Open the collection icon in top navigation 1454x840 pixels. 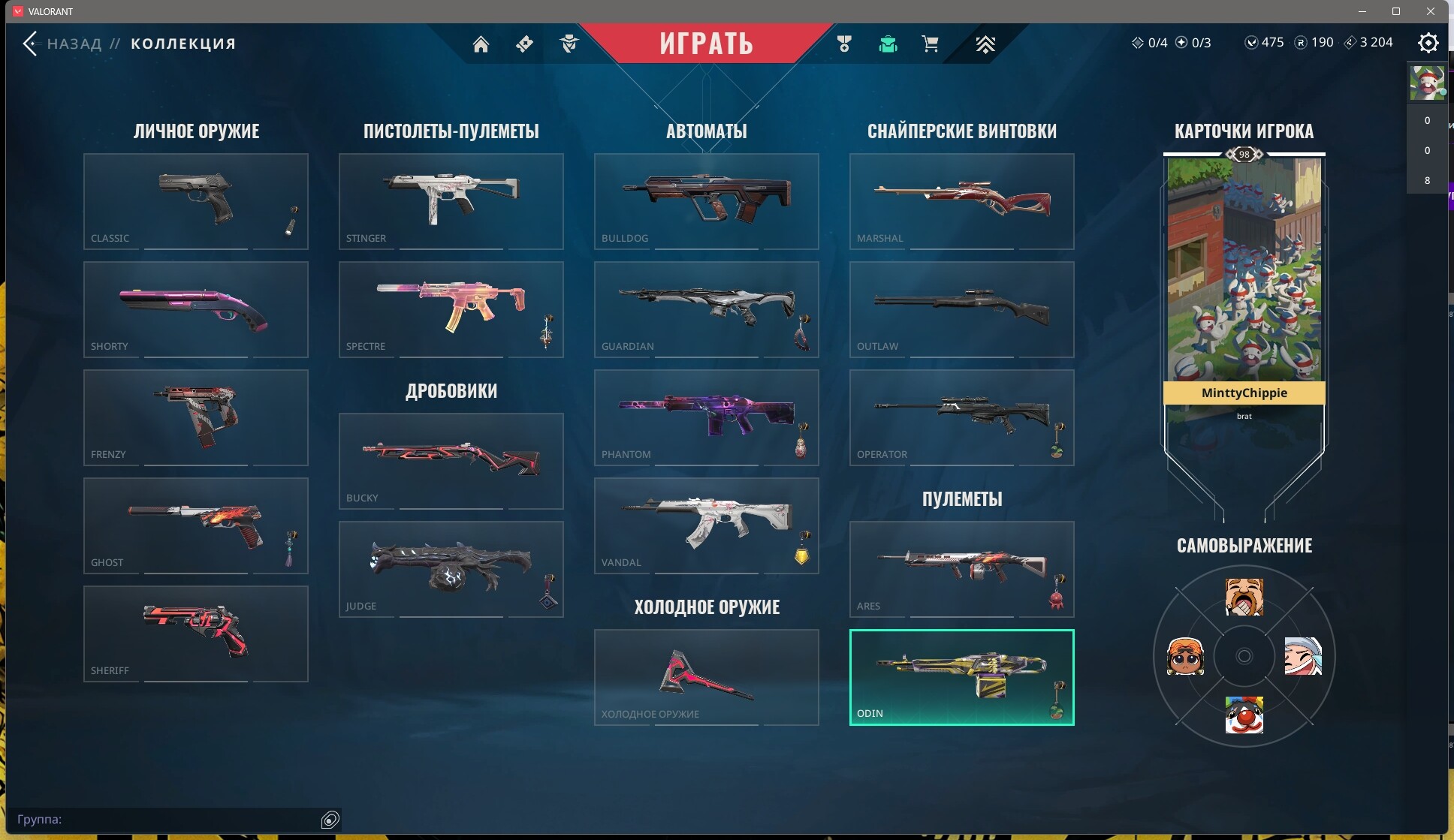click(888, 44)
